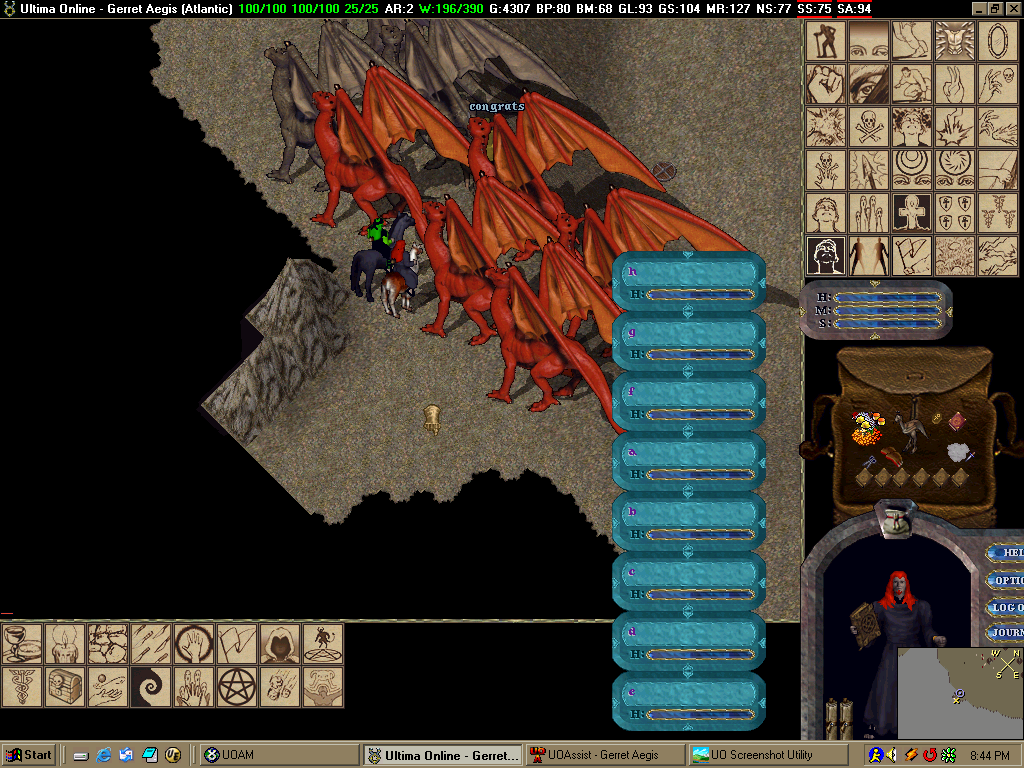Close the Ultima Online window
The image size is (1024, 768).
tap(1011, 8)
